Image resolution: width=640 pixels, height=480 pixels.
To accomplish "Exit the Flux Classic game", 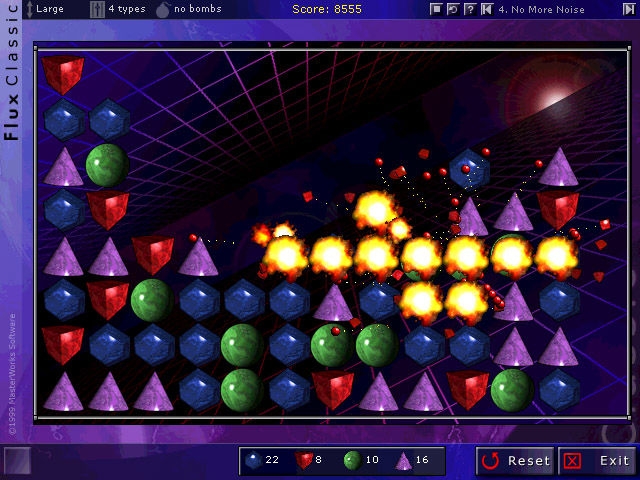I will click(597, 461).
